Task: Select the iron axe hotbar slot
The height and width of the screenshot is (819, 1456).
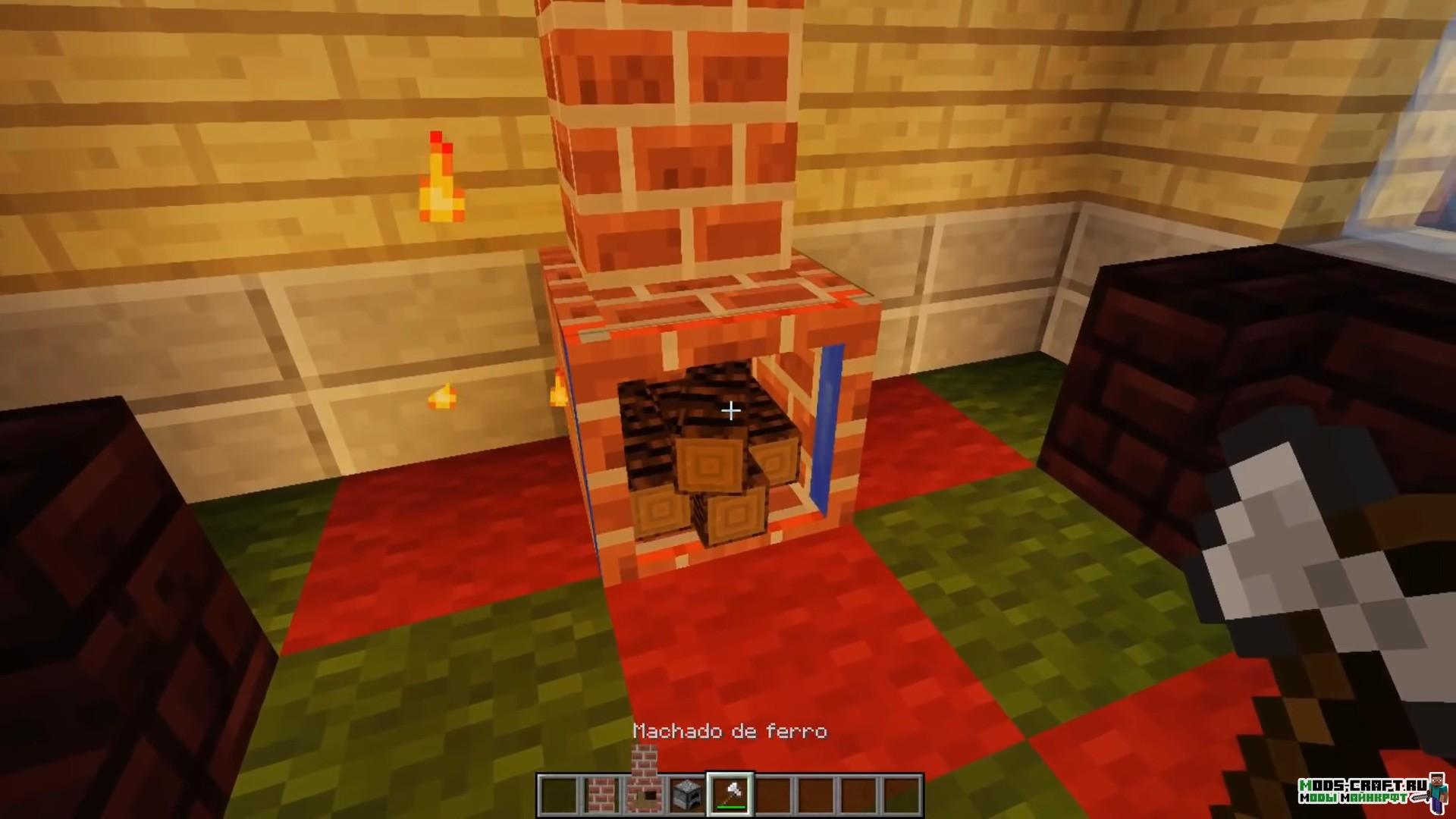Action: [x=730, y=794]
